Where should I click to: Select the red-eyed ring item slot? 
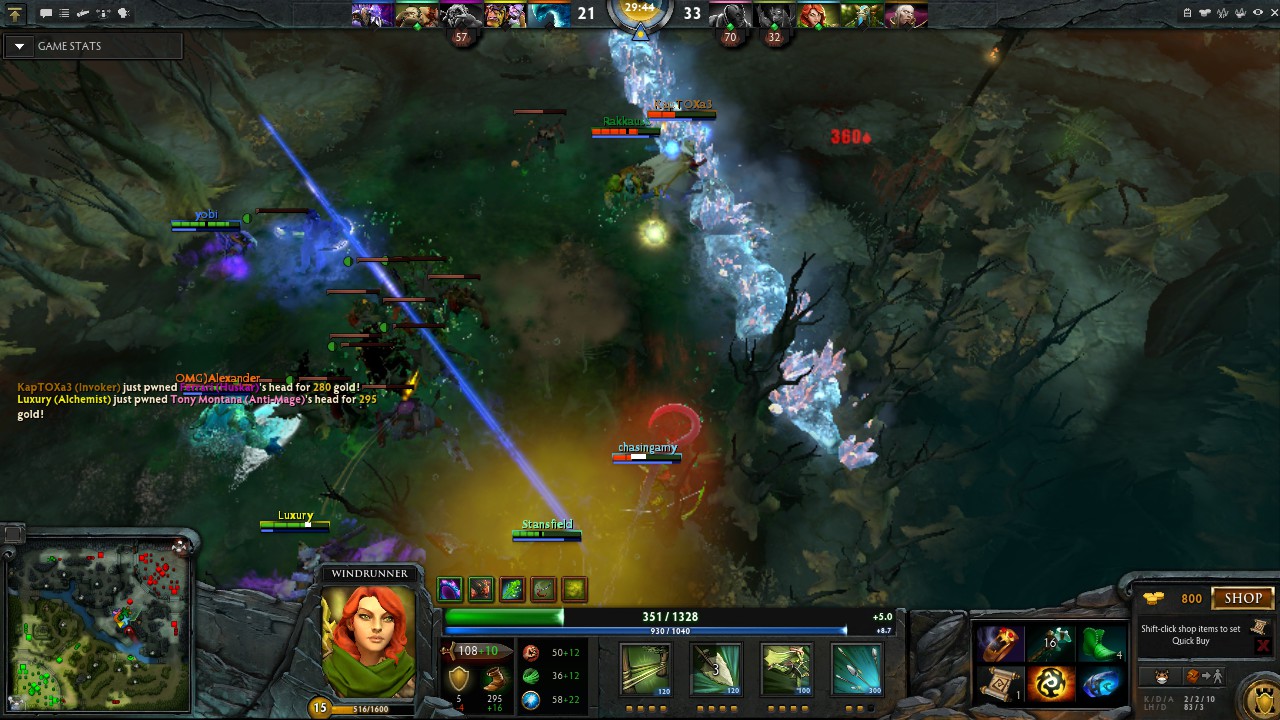coord(1000,643)
